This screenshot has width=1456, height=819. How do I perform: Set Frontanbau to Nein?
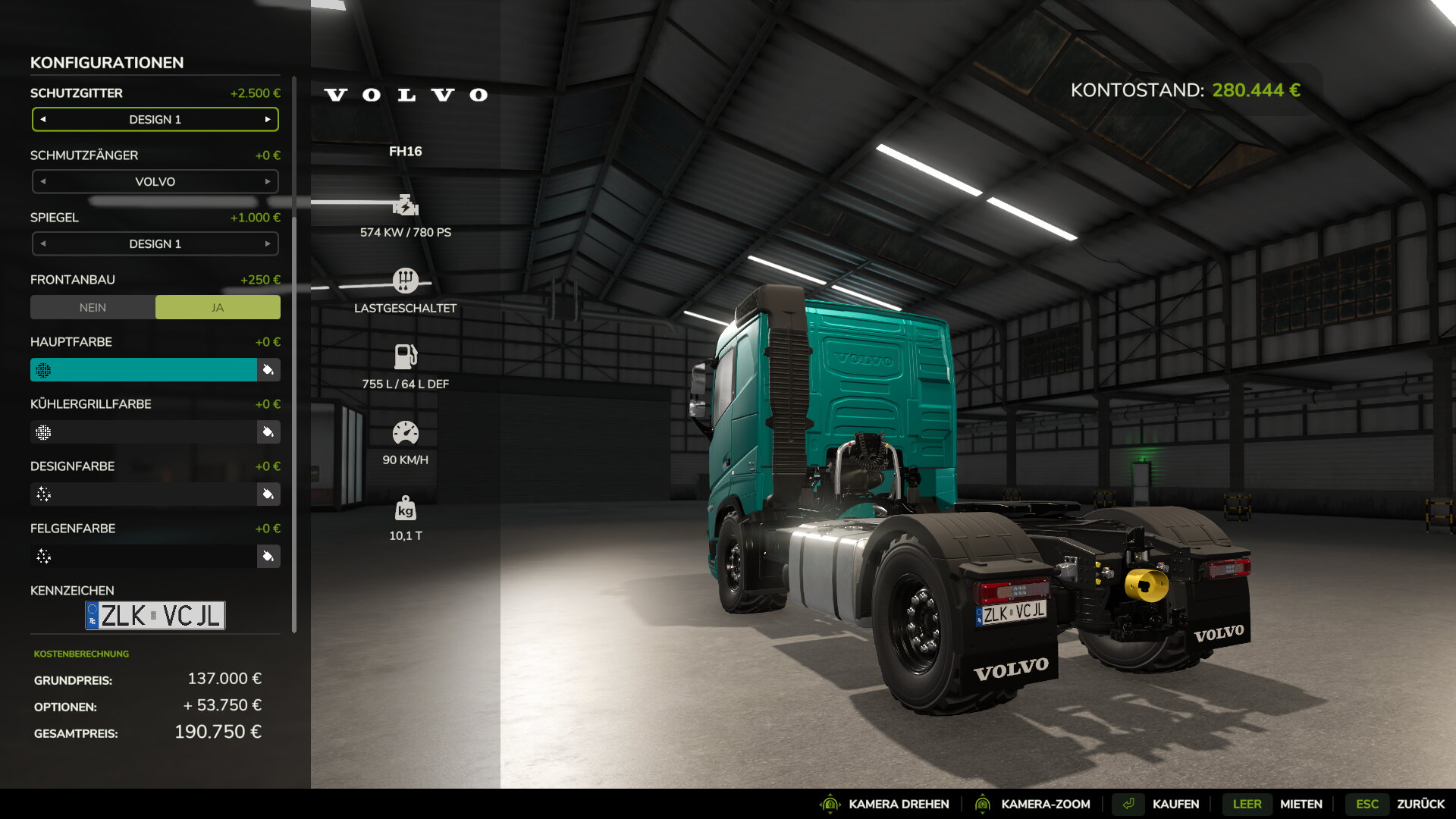tap(93, 308)
